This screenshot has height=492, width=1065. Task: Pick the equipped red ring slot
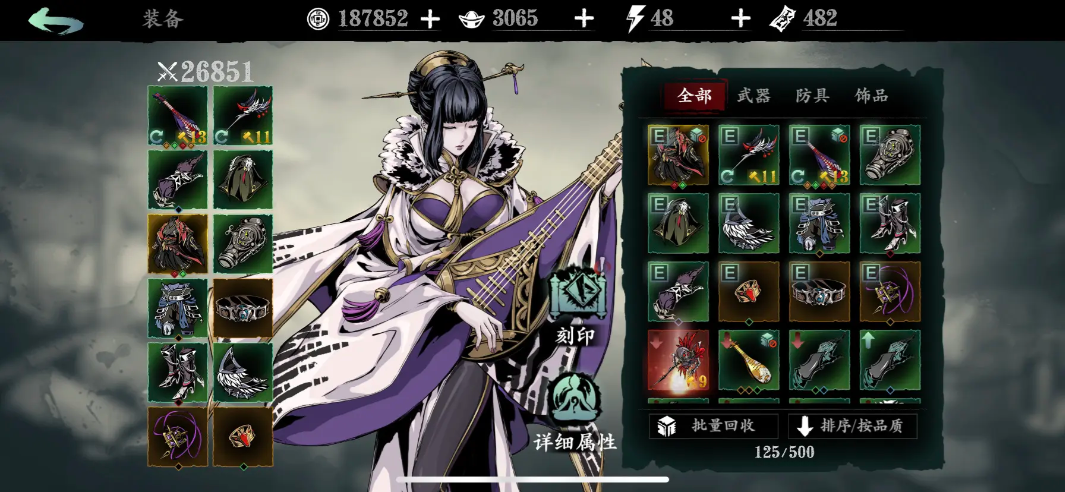(243, 436)
